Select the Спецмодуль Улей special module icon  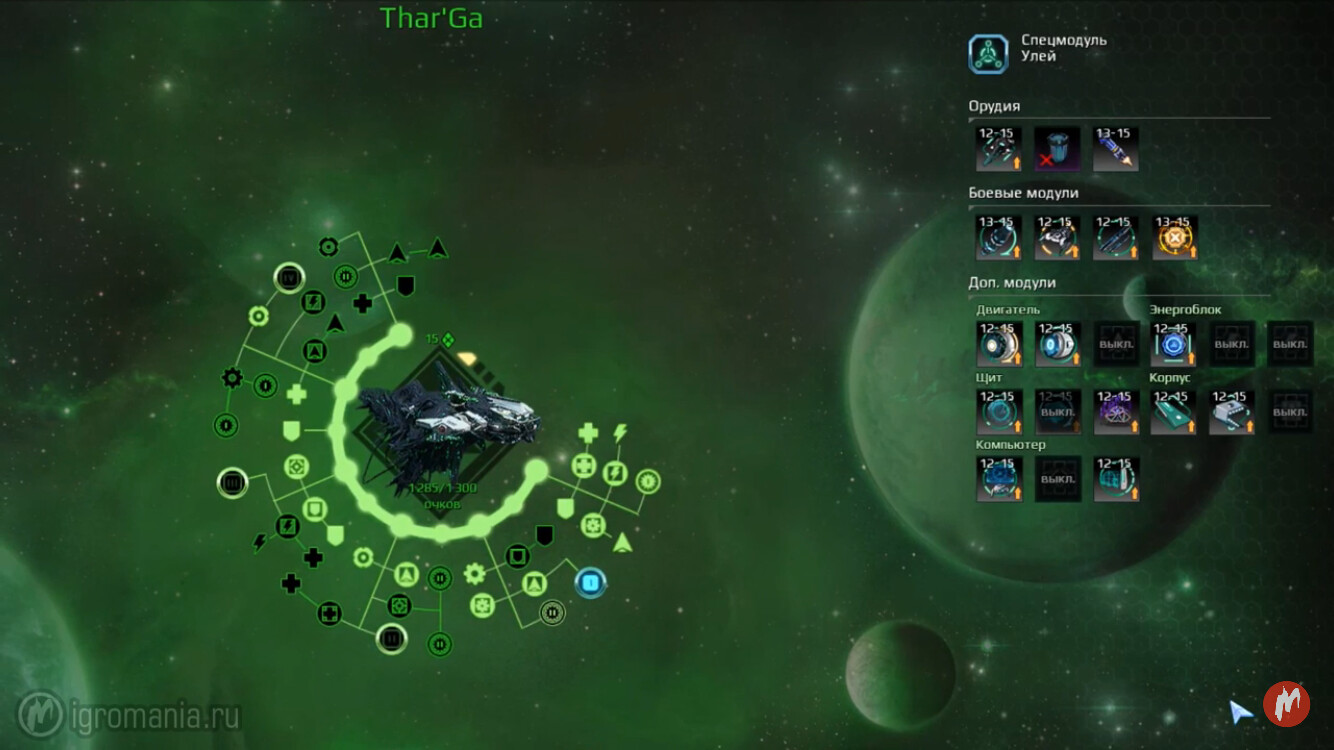[x=988, y=54]
